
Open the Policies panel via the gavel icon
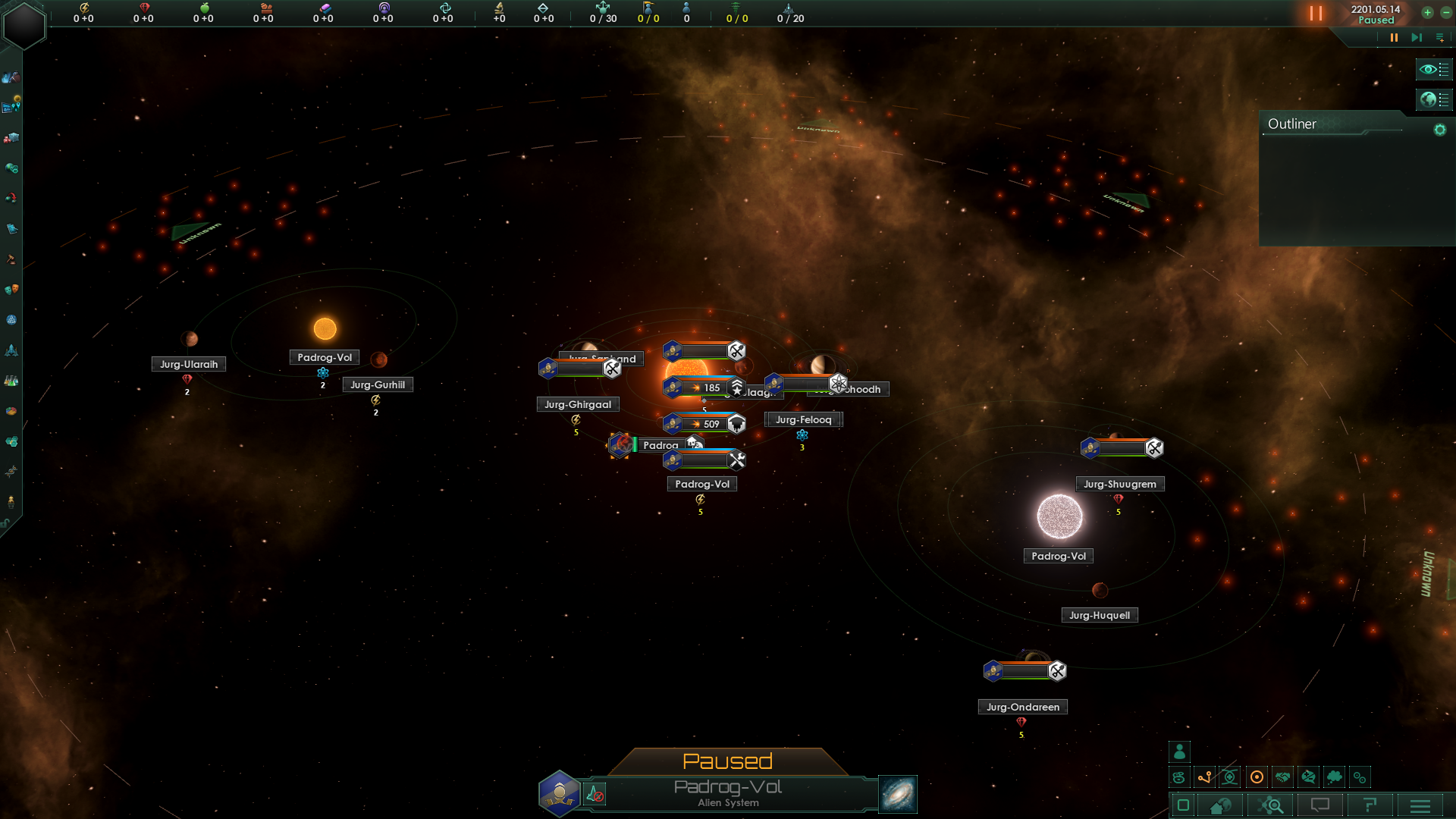11,259
